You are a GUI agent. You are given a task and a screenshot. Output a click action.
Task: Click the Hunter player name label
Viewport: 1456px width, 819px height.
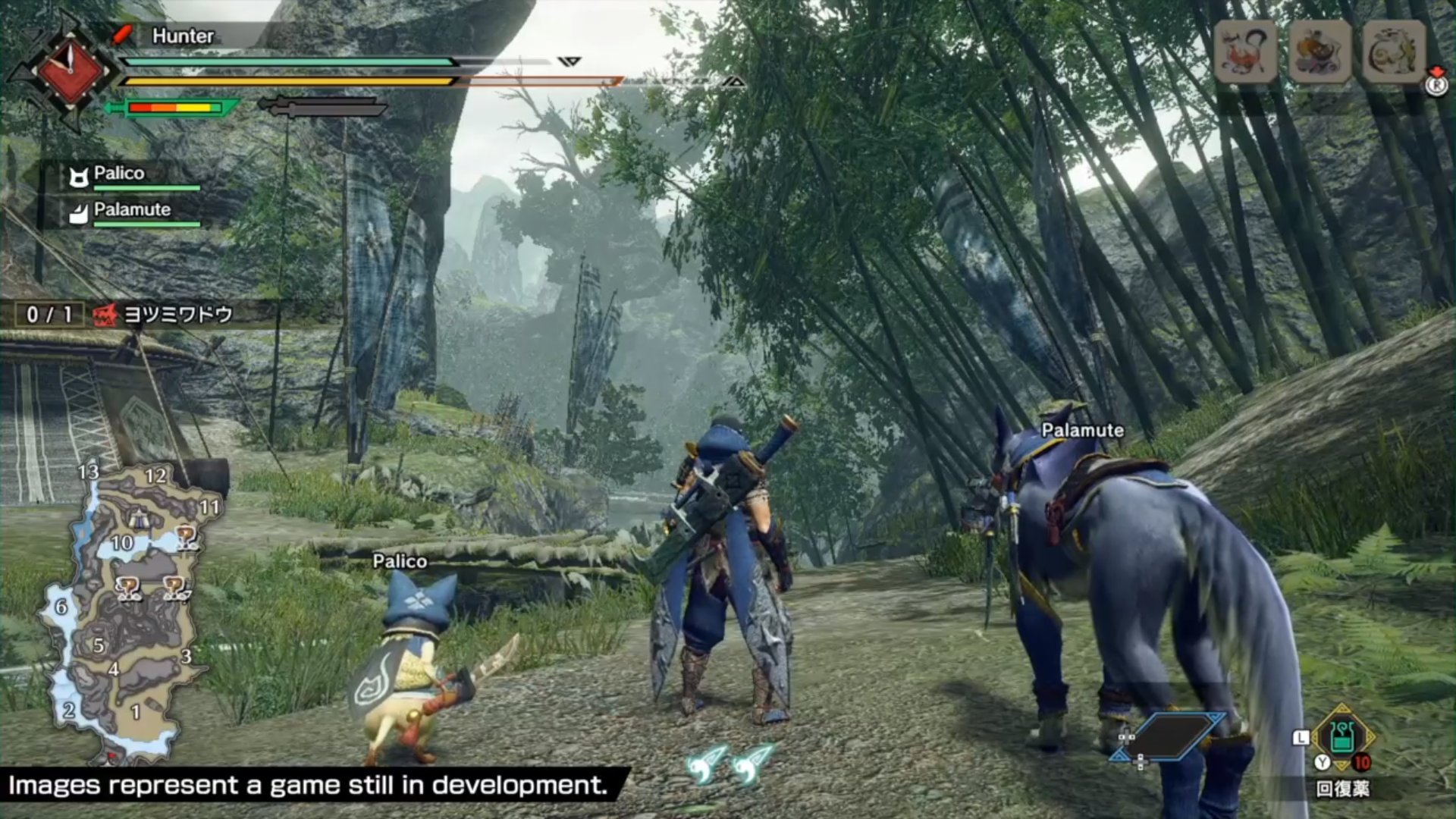click(x=182, y=36)
